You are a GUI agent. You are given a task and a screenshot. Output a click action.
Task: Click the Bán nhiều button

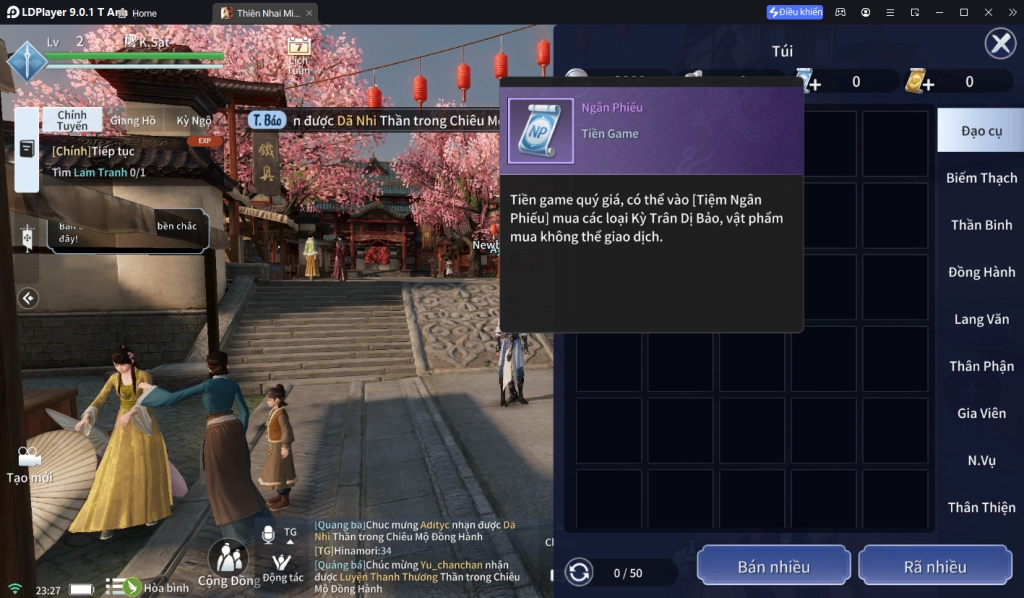point(773,567)
